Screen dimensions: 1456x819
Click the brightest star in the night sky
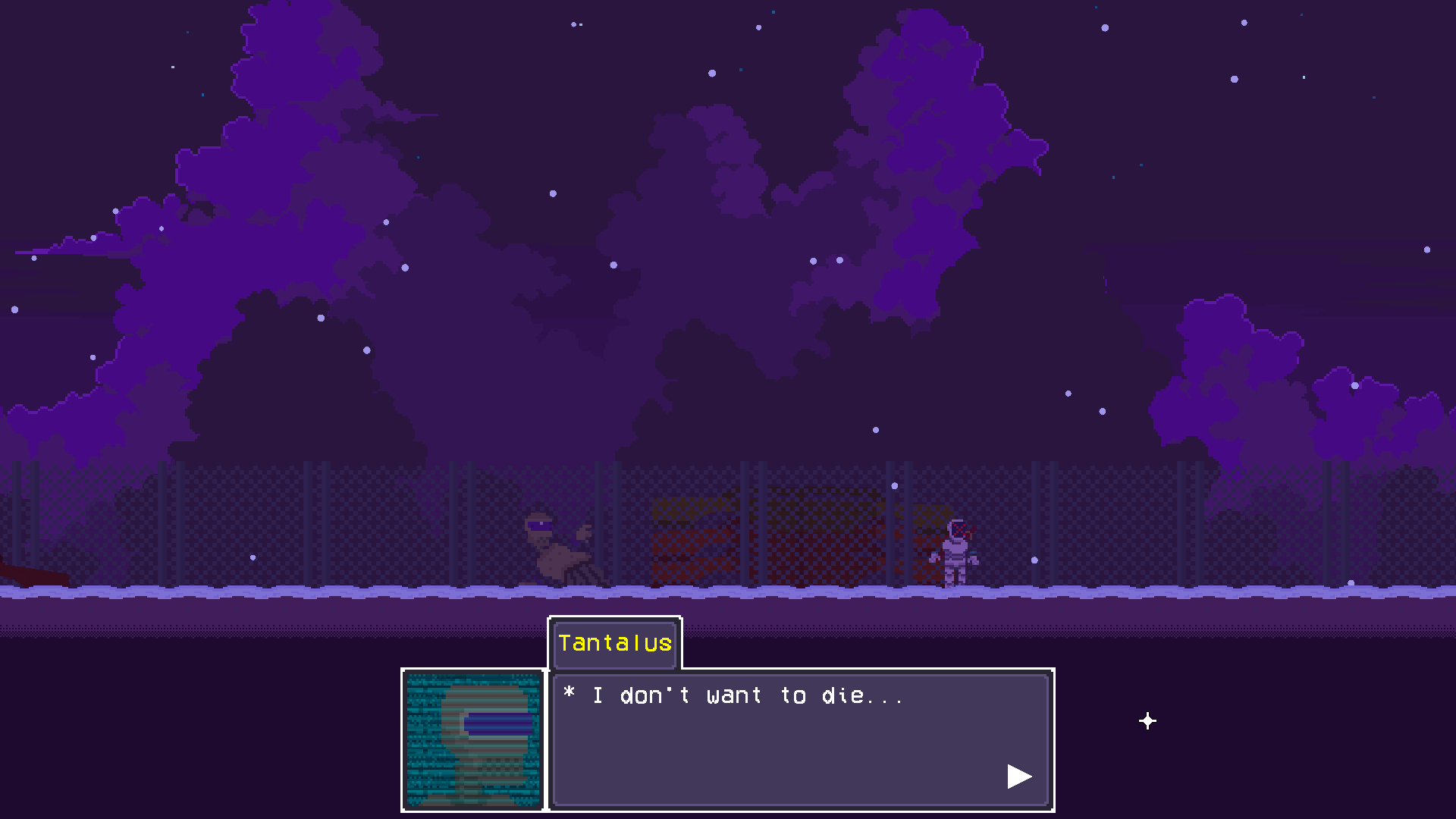pos(711,73)
